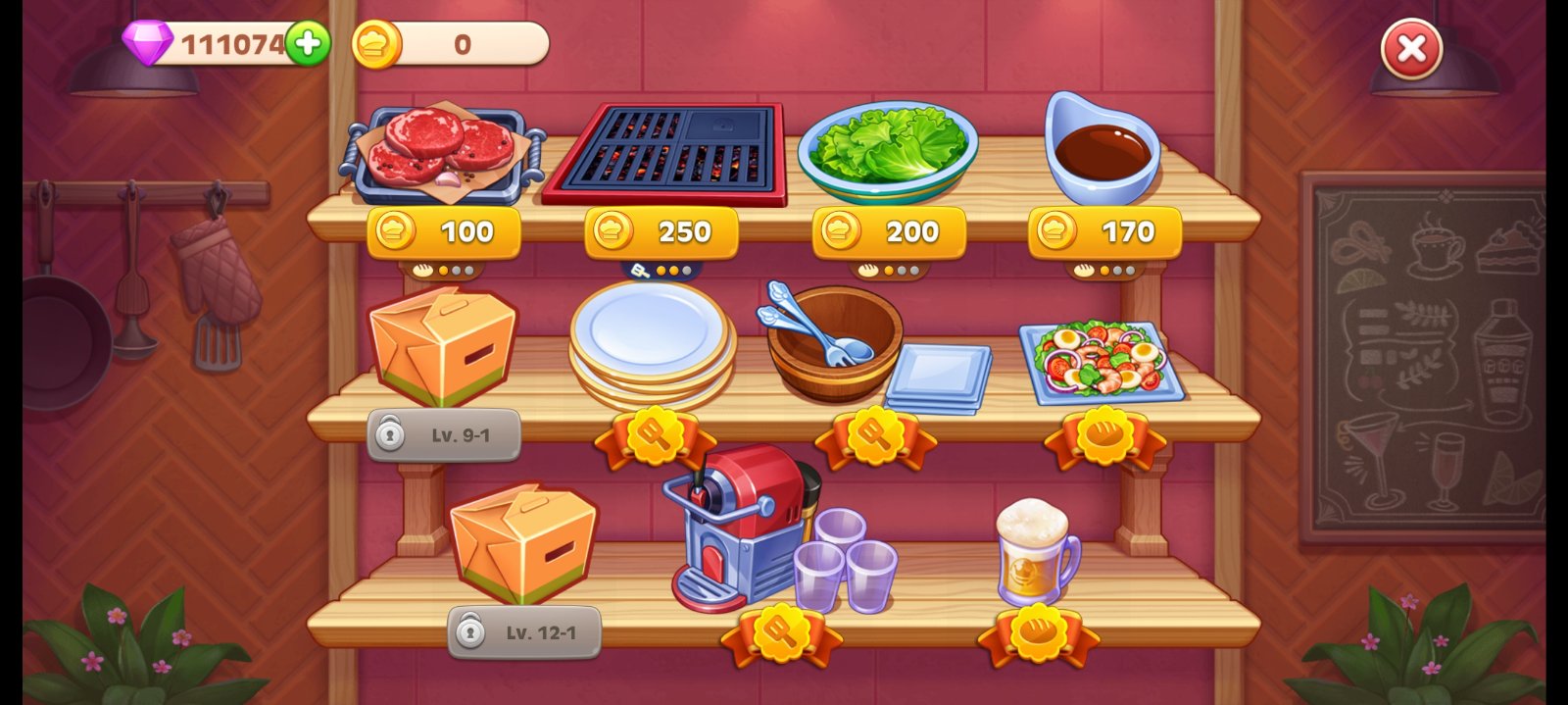Buy the lettuce bowl upgrade for 200
This screenshot has height=705, width=1568.
pyautogui.click(x=889, y=232)
